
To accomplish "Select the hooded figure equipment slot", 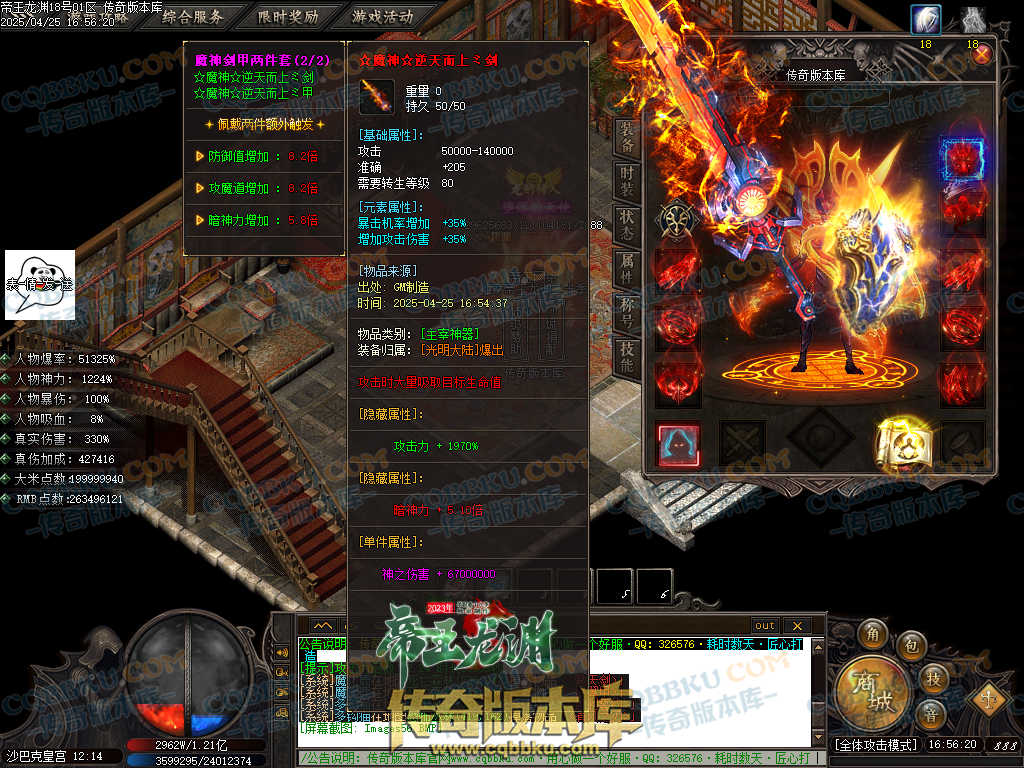I will tap(678, 445).
